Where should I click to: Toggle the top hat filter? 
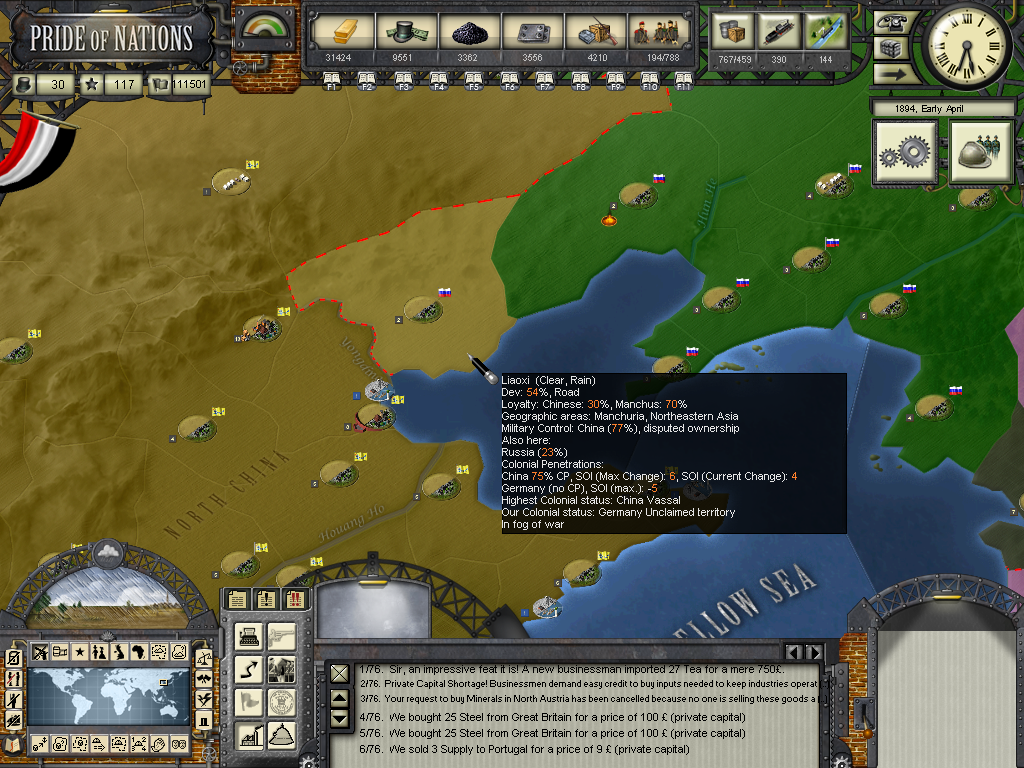(204, 720)
